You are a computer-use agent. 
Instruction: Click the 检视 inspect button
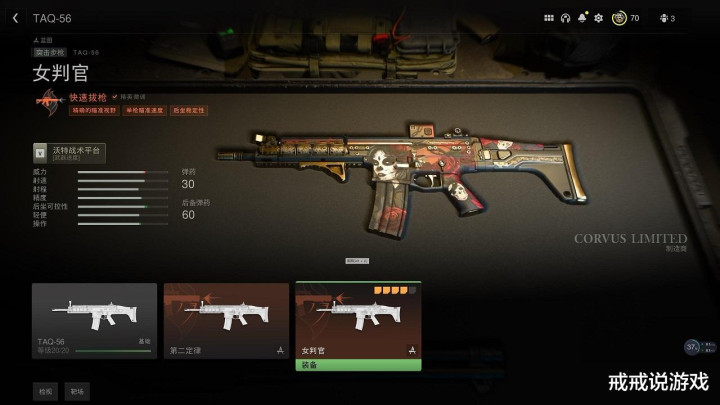(45, 391)
